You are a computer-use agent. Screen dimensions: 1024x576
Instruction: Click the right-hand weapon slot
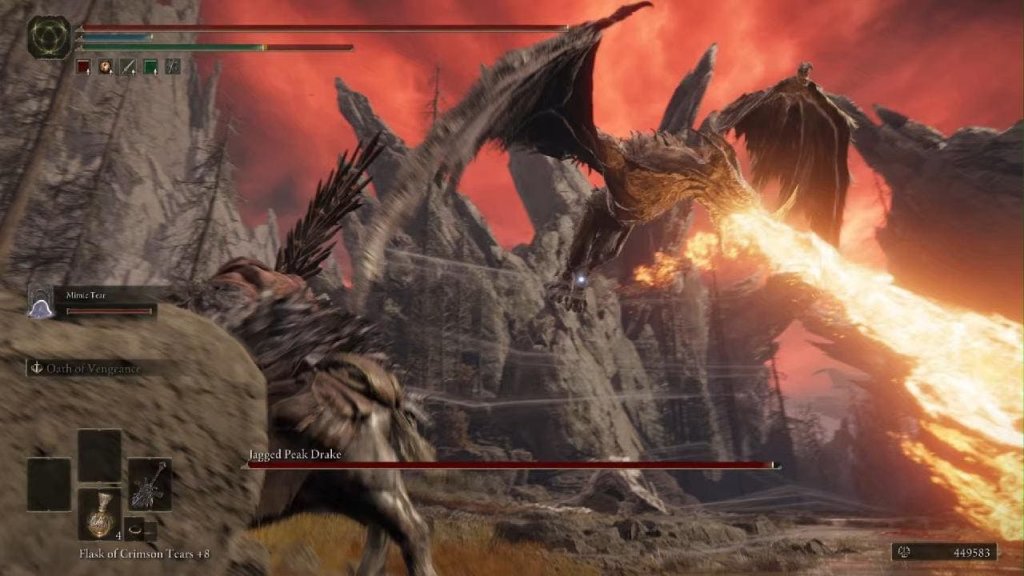[150, 483]
